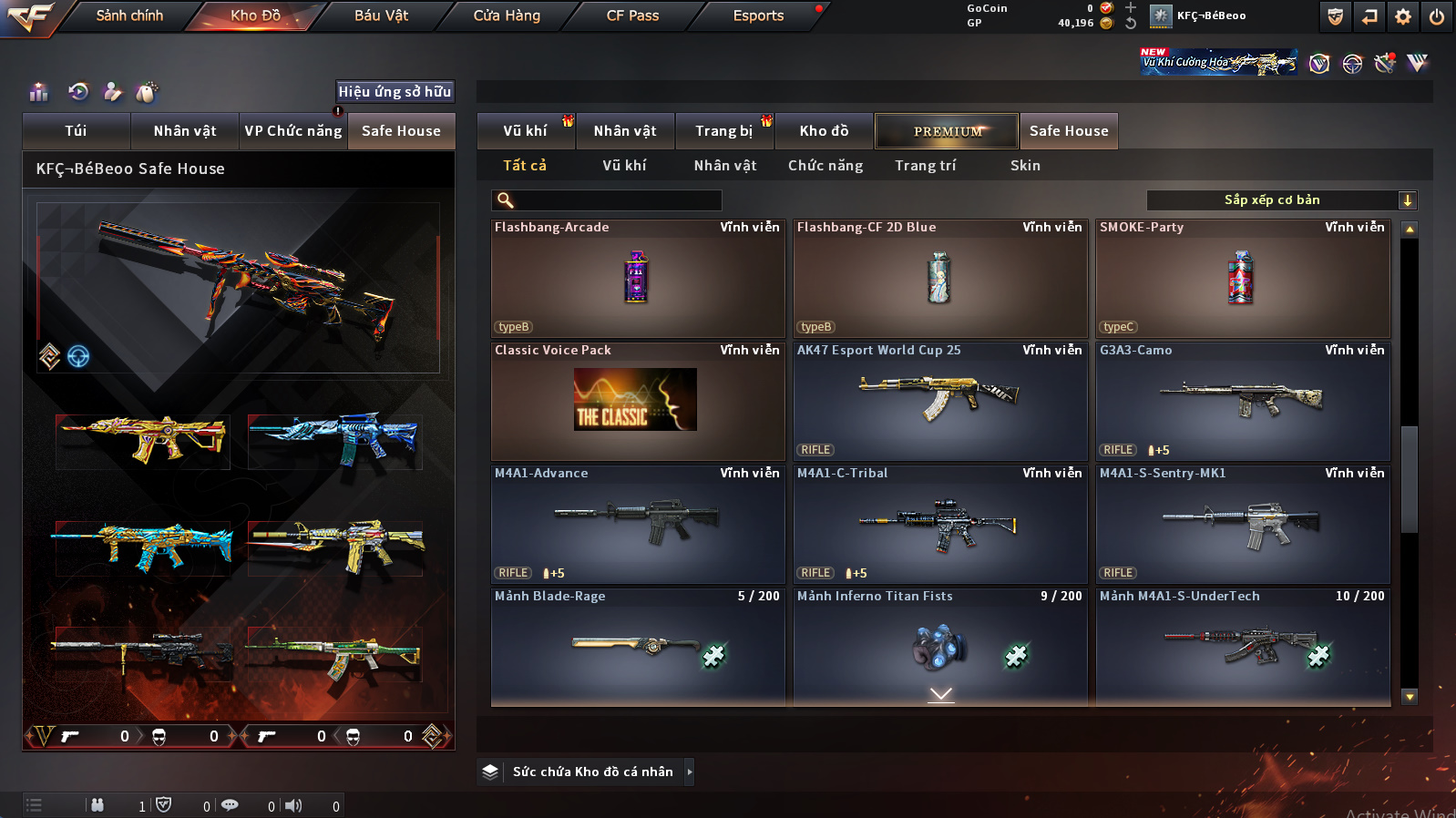Switch to the VP Chức năng tab
Screen dimensions: 1456x818
click(293, 131)
